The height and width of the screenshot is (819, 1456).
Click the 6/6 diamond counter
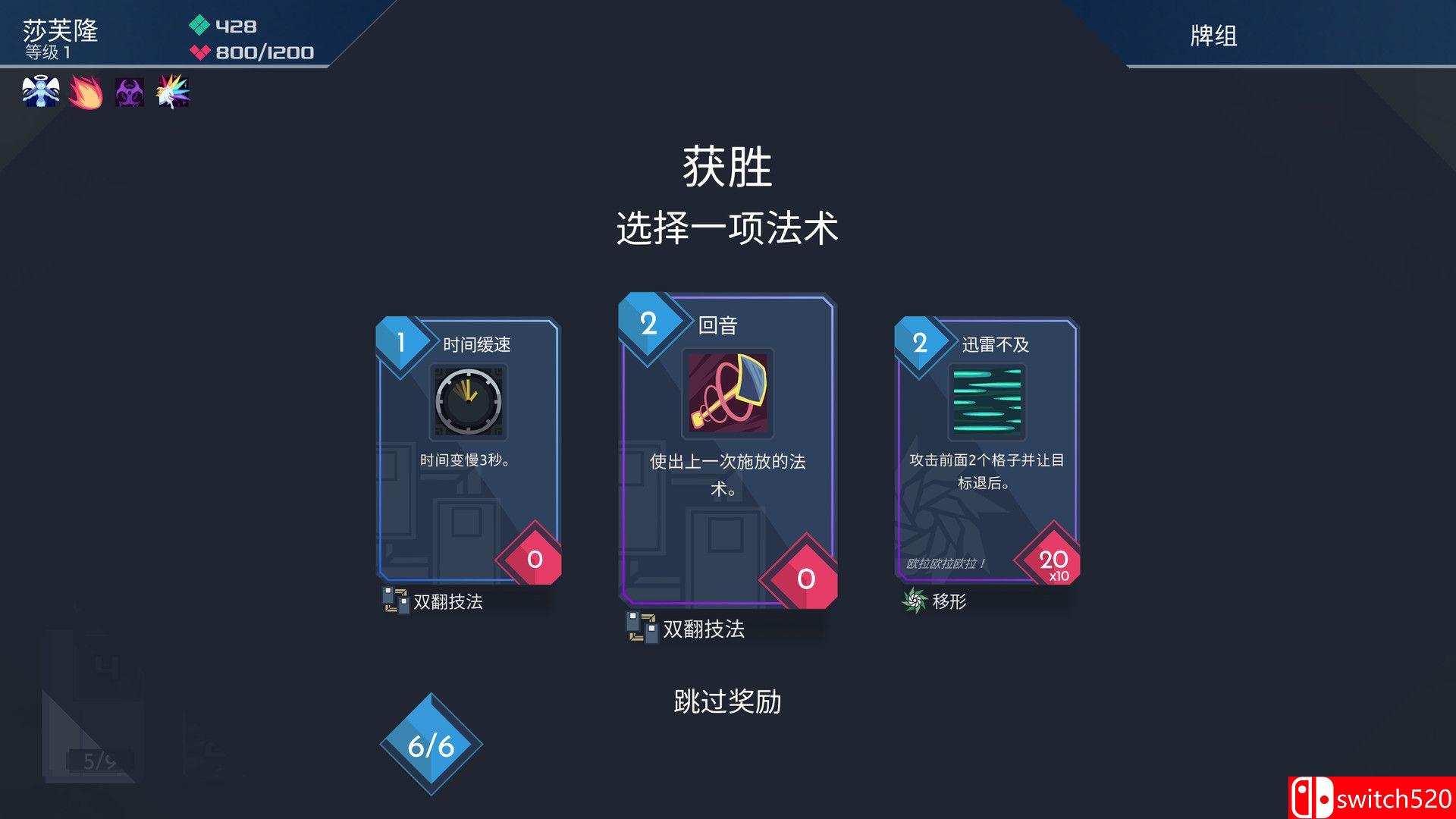point(432,744)
